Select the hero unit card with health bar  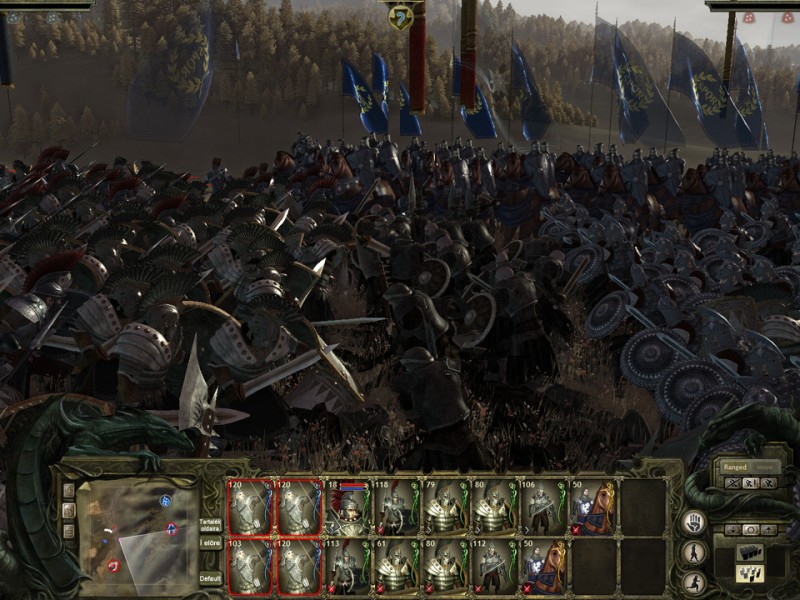pyautogui.click(x=349, y=508)
